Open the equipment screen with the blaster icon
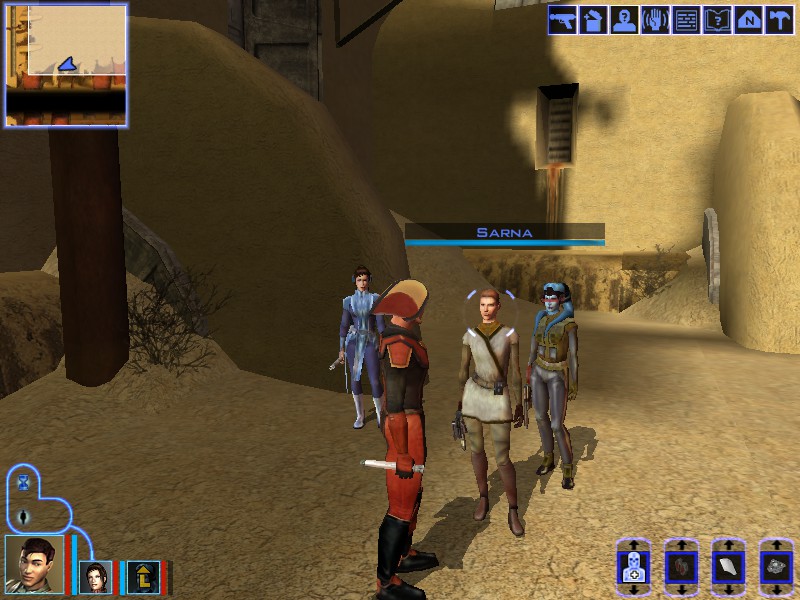 (x=562, y=20)
